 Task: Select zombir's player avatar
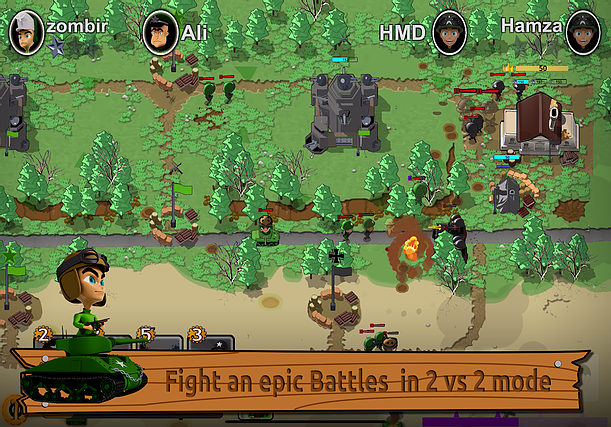[x=26, y=33]
